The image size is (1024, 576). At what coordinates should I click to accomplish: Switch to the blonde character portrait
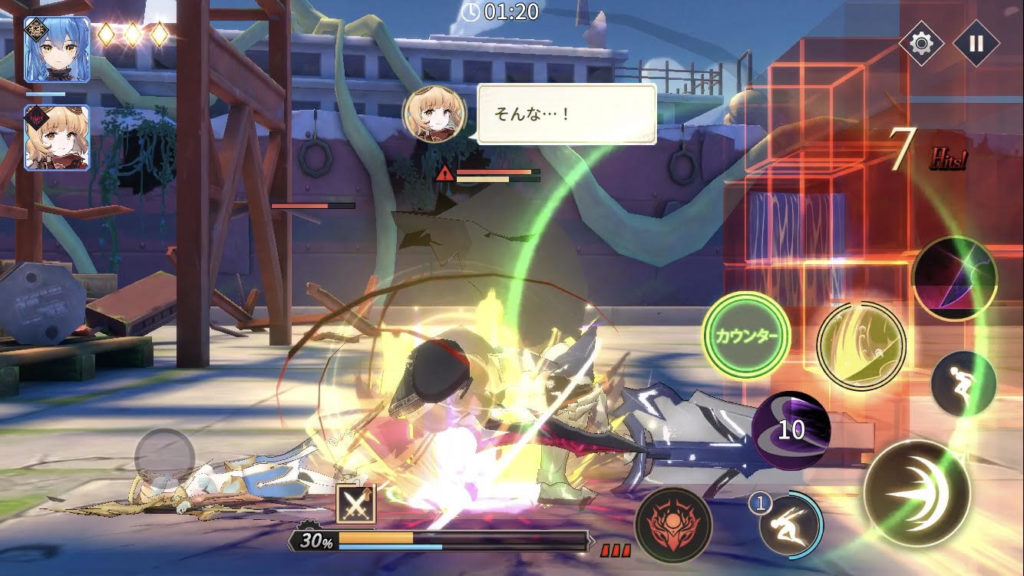[x=57, y=137]
